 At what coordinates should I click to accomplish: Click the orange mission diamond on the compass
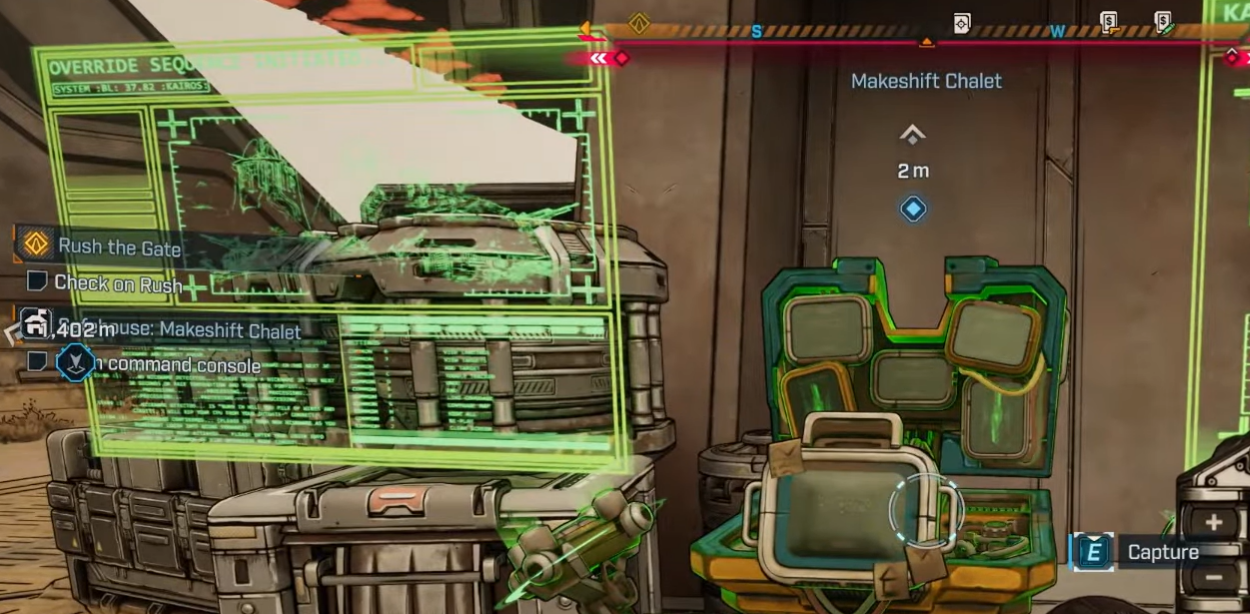click(x=639, y=23)
